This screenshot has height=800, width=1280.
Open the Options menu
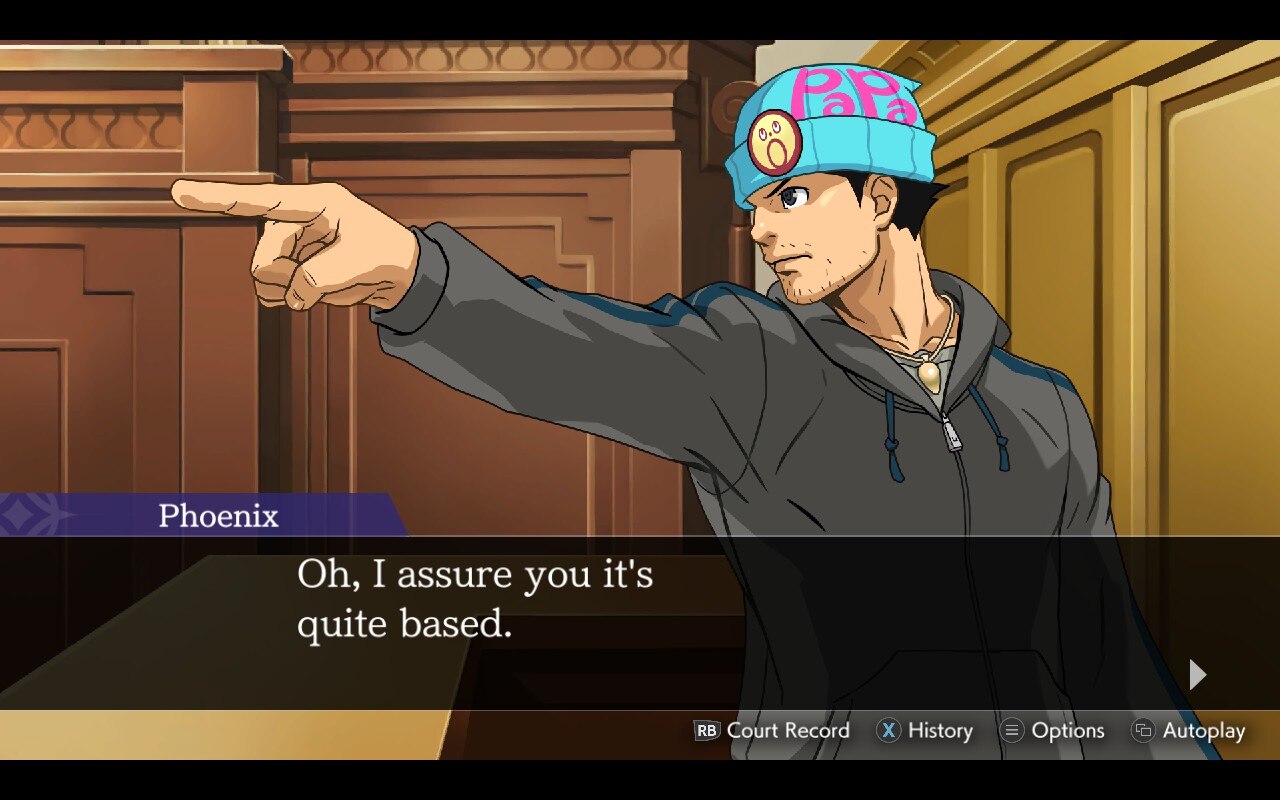[x=1052, y=731]
